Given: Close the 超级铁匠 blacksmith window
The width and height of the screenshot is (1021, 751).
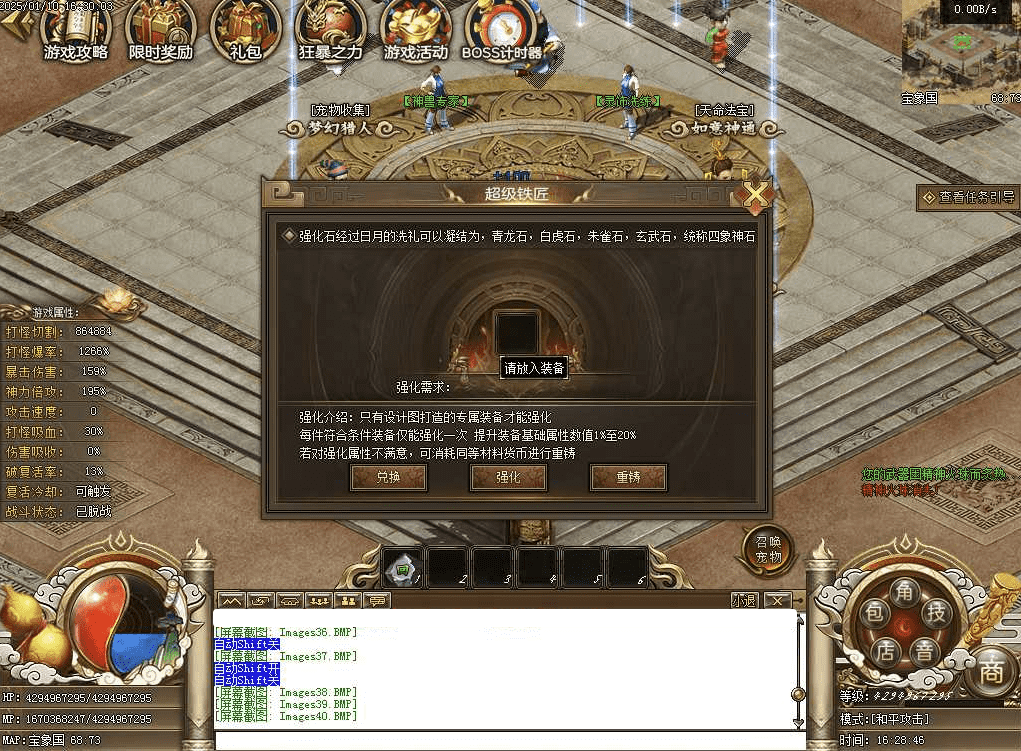Looking at the screenshot, I should click(756, 194).
